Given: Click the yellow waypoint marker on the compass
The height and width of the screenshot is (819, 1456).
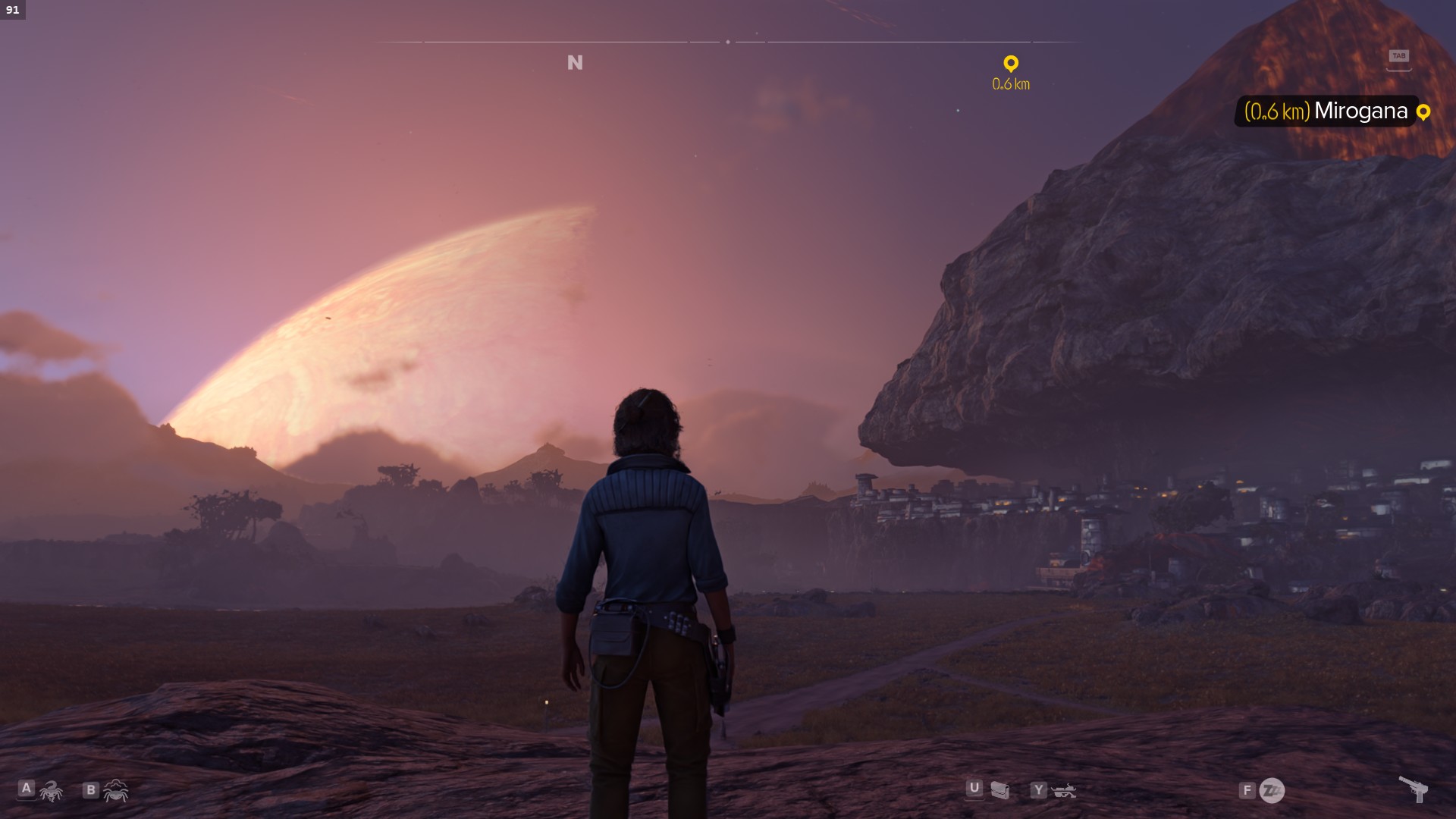Looking at the screenshot, I should [1011, 64].
